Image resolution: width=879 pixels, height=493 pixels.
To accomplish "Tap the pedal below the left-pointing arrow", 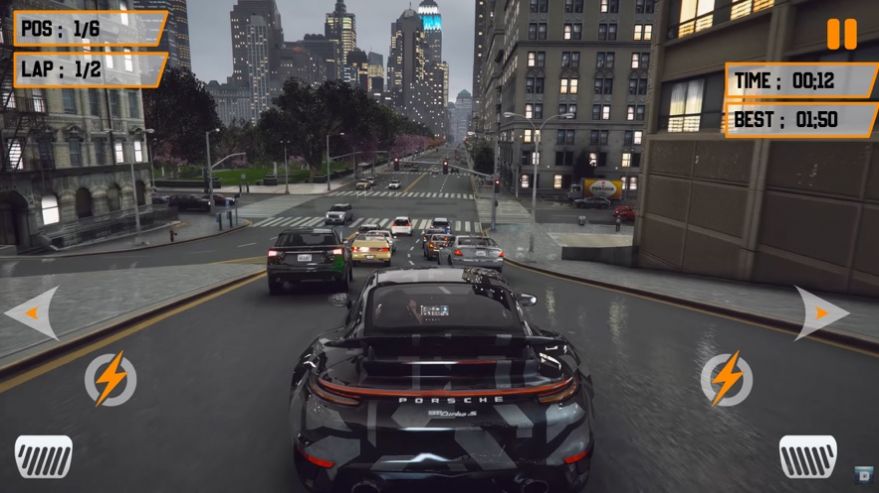I will pyautogui.click(x=43, y=456).
